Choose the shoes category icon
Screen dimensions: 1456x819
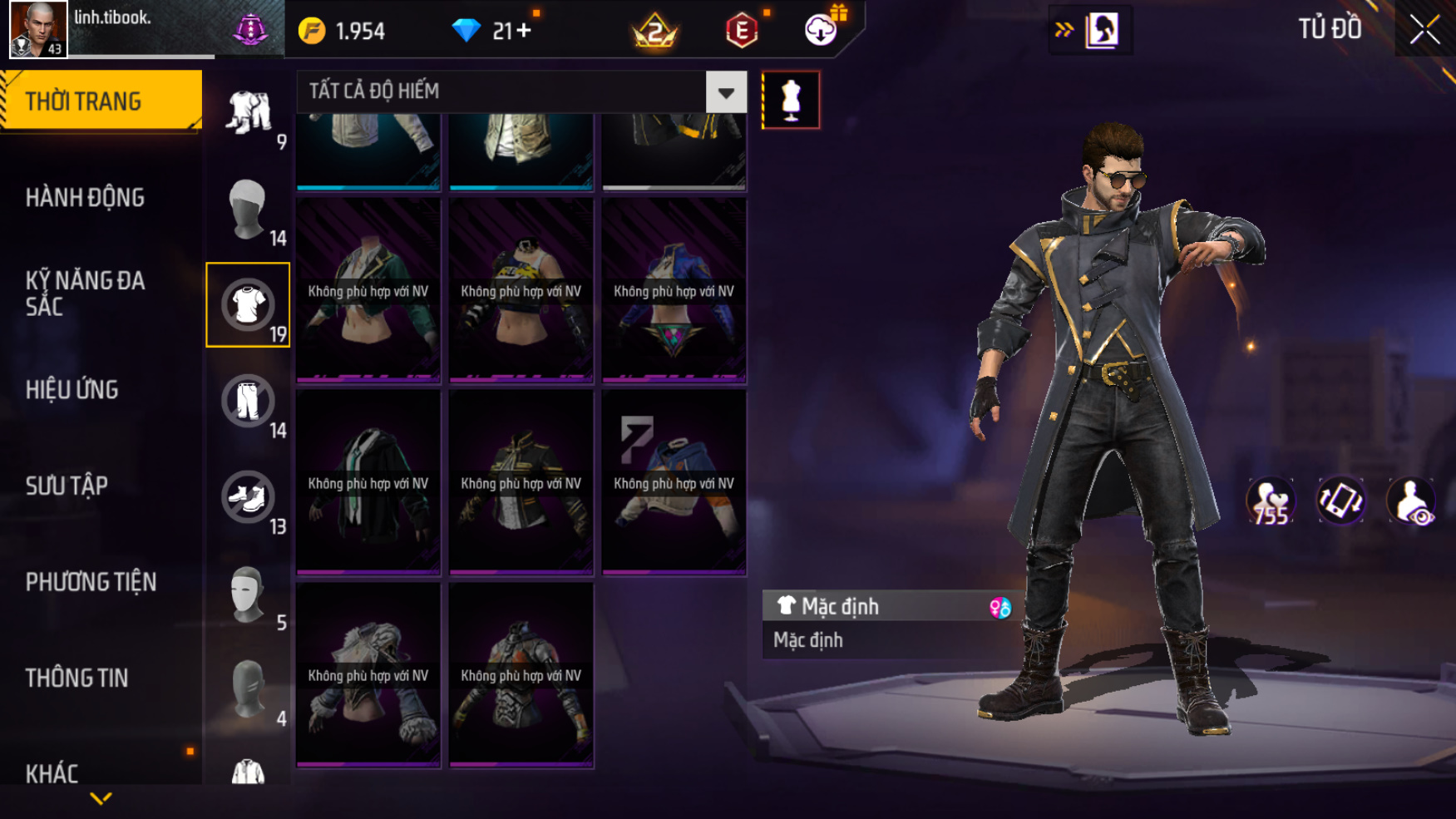(248, 497)
